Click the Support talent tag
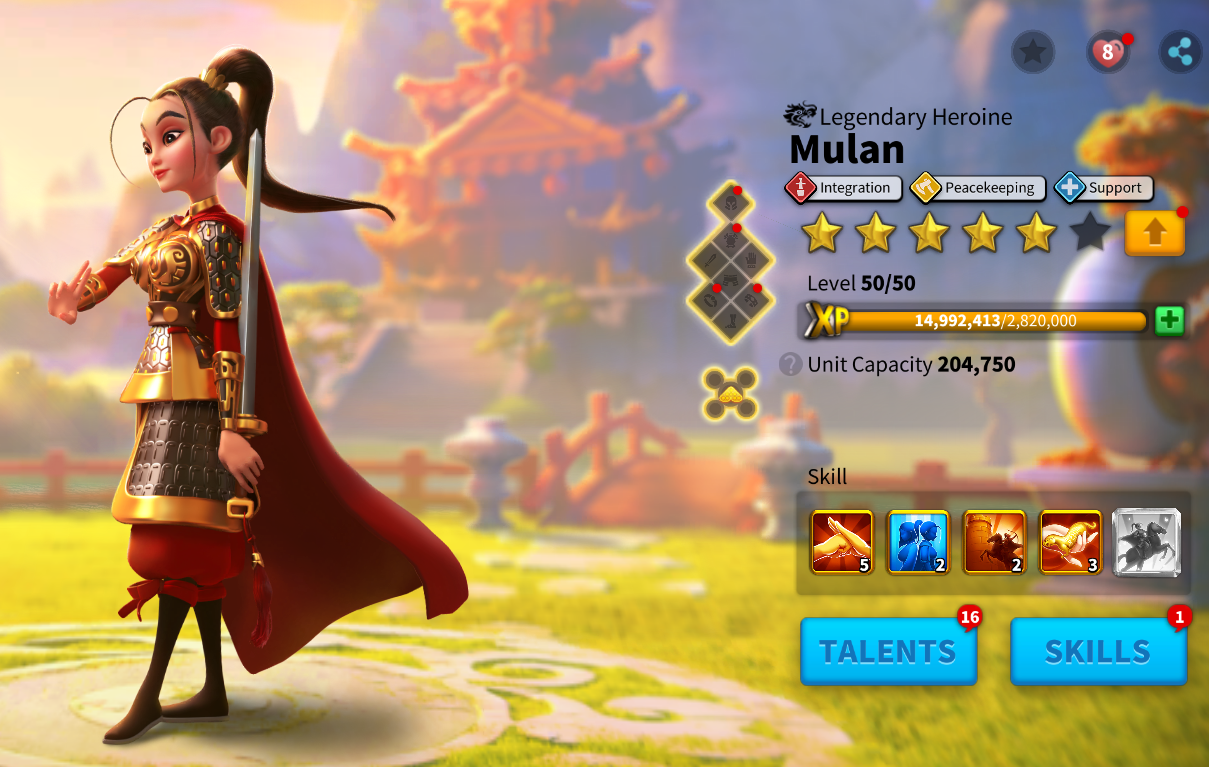 pyautogui.click(x=1104, y=188)
